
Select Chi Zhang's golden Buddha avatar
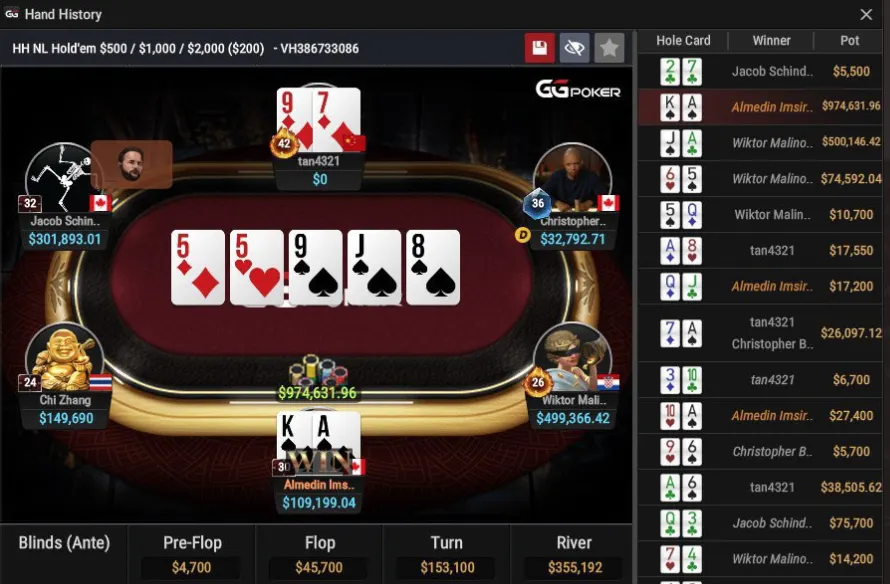click(63, 357)
